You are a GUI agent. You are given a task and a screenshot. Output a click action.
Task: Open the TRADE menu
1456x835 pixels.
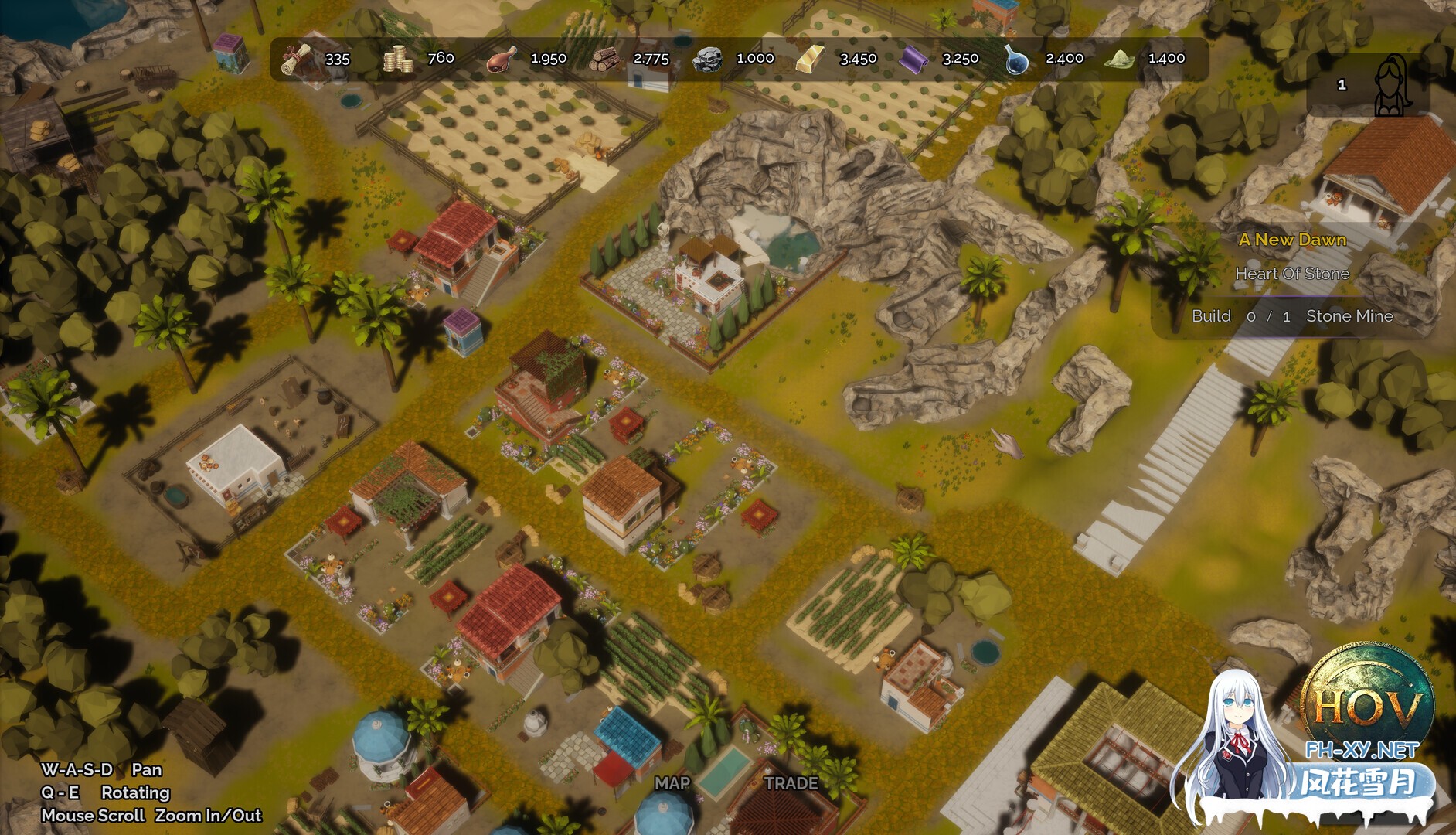791,783
